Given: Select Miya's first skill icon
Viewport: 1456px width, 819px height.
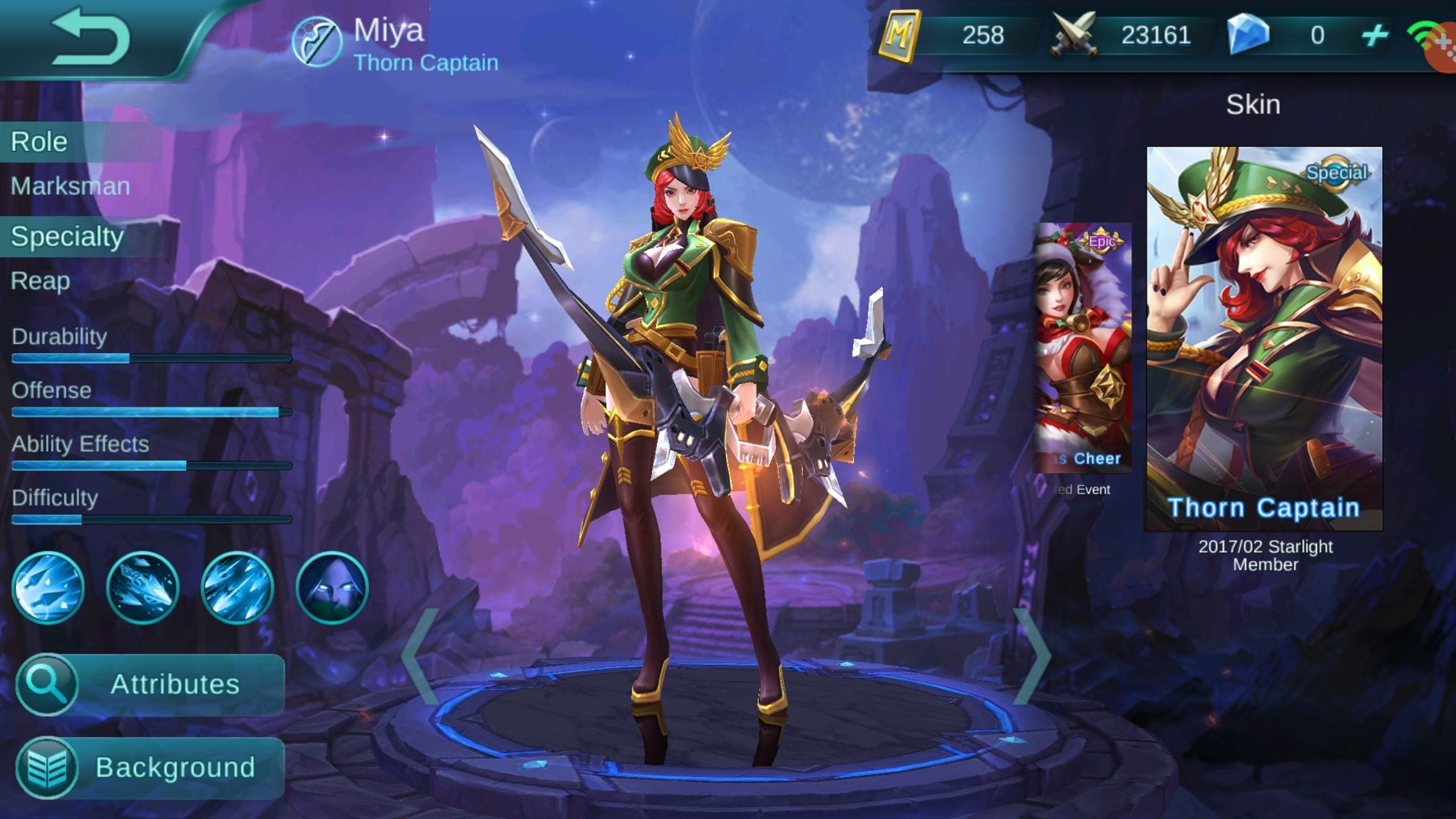Looking at the screenshot, I should point(49,590).
